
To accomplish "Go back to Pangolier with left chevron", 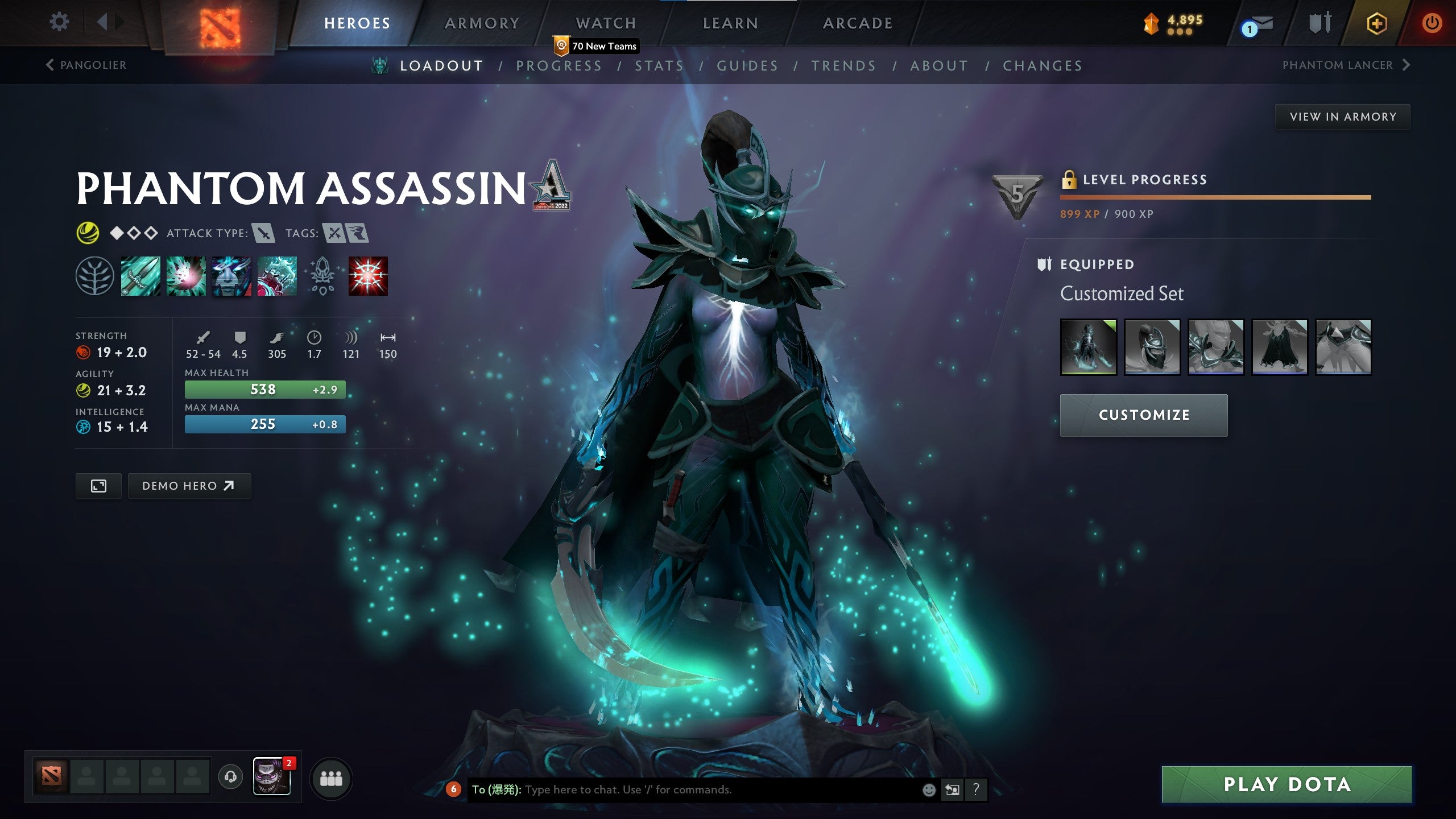I will pyautogui.click(x=50, y=65).
